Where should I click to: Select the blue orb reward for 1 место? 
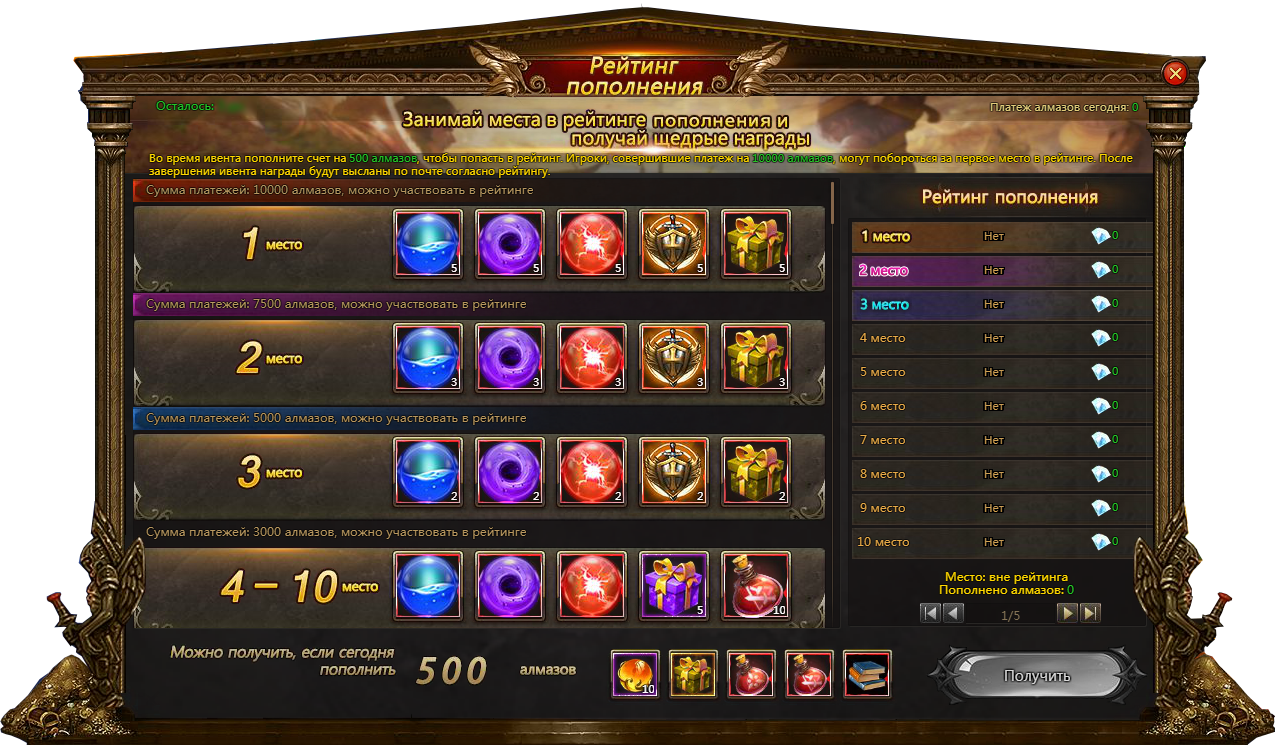click(x=428, y=244)
